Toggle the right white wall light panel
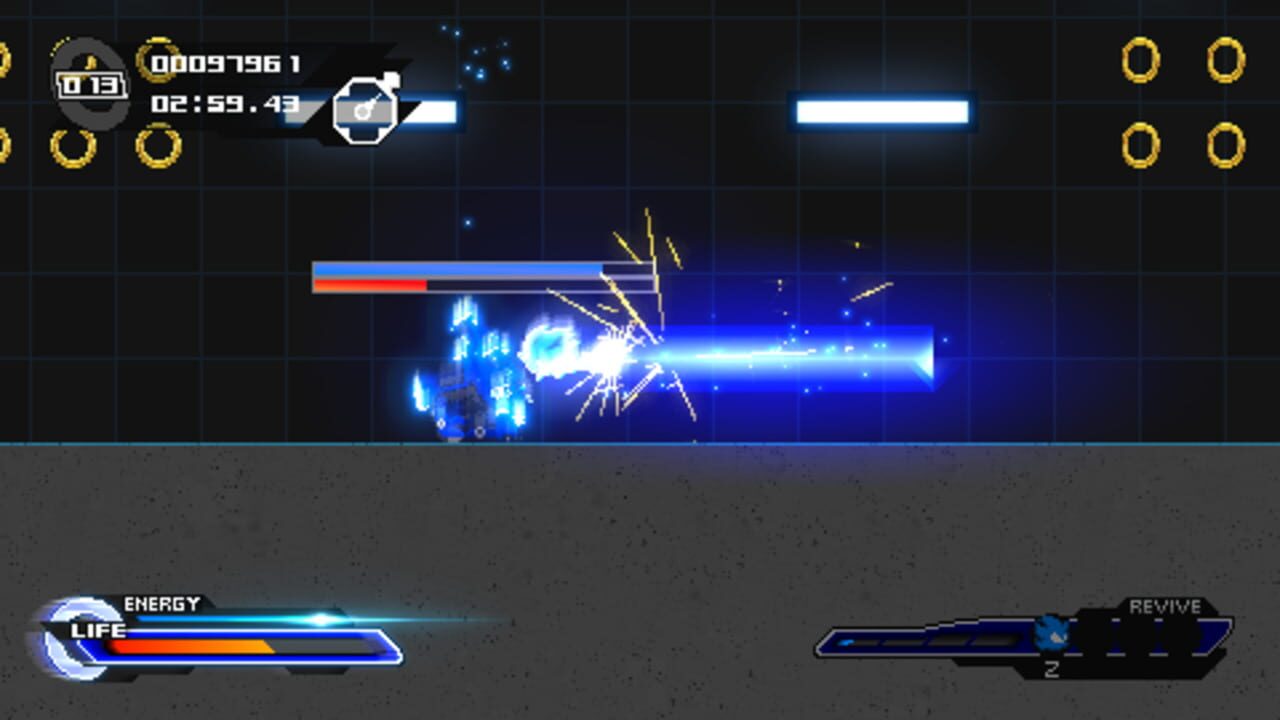Screen dimensions: 1280x720 (x=882, y=109)
